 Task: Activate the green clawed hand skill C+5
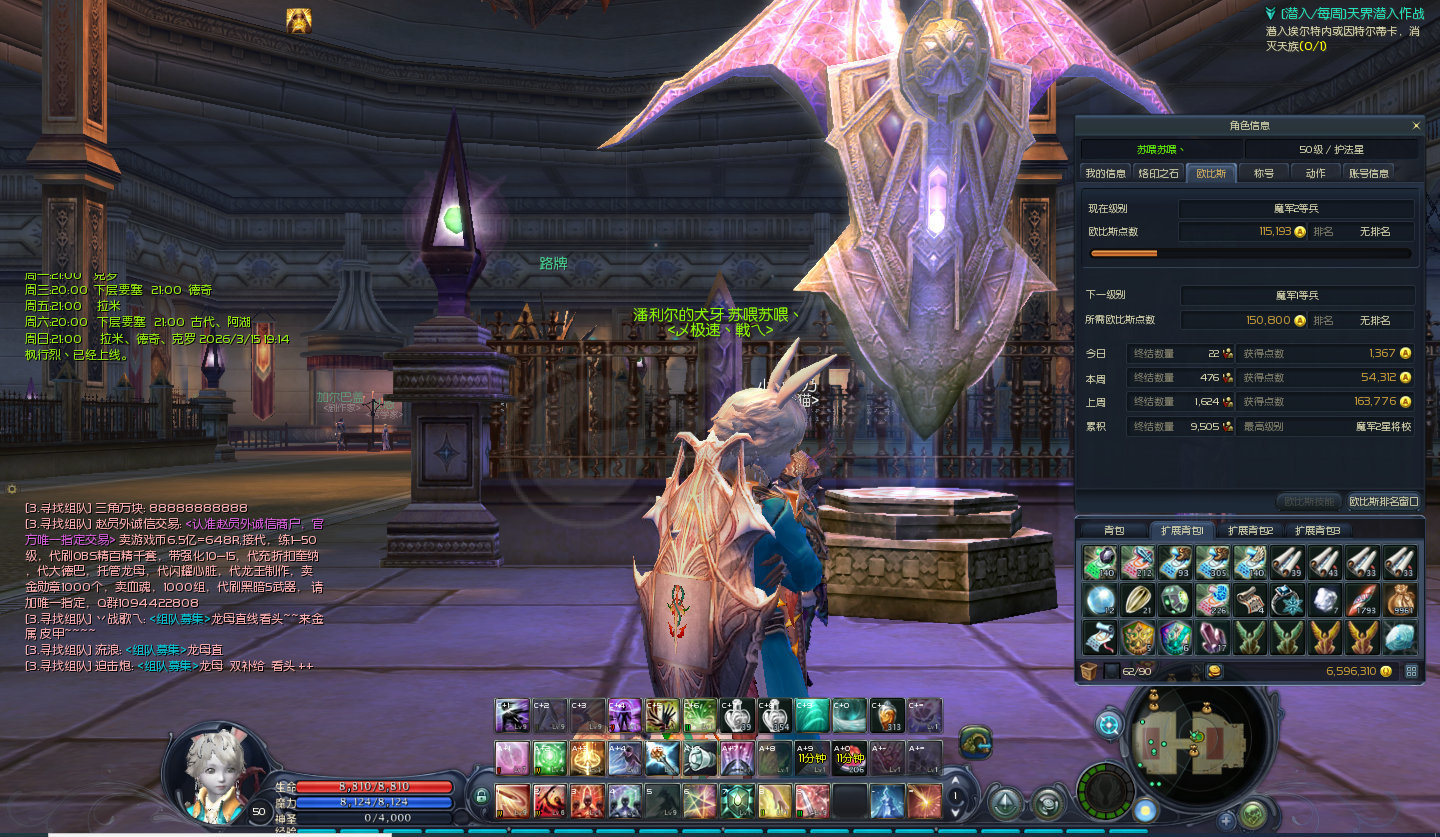click(662, 716)
